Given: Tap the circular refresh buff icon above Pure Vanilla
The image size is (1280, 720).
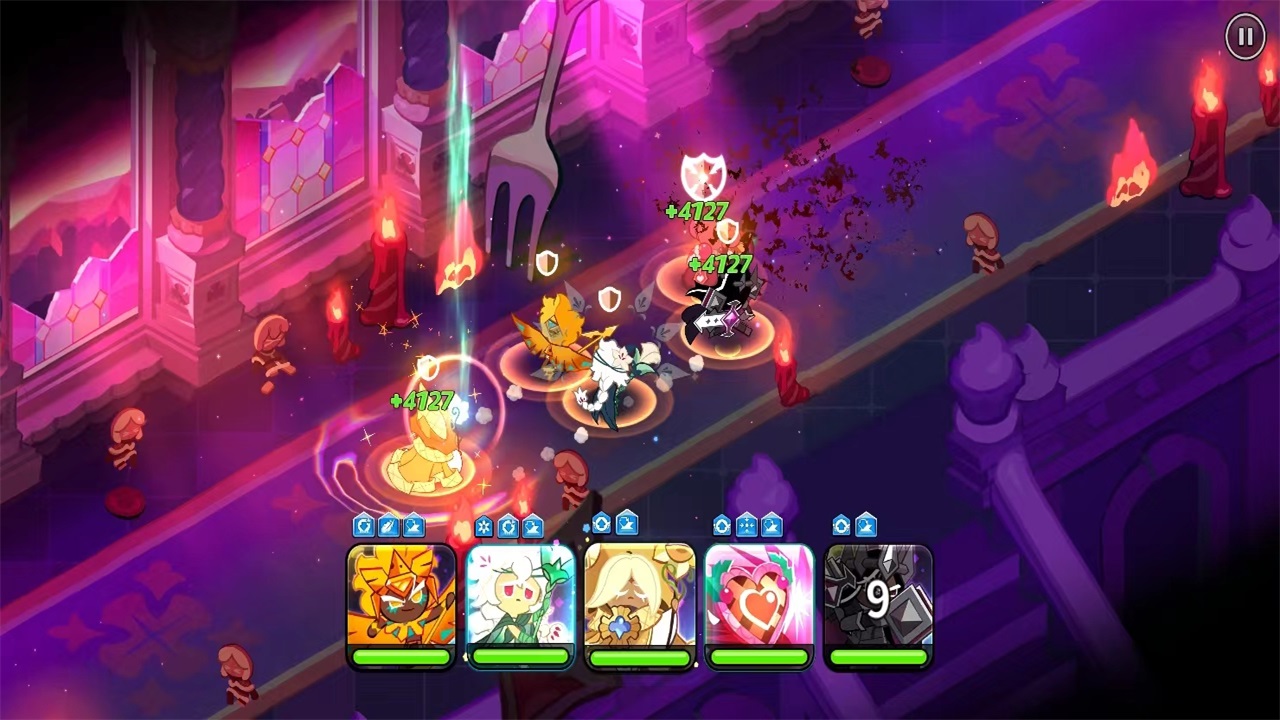Looking at the screenshot, I should click(600, 523).
